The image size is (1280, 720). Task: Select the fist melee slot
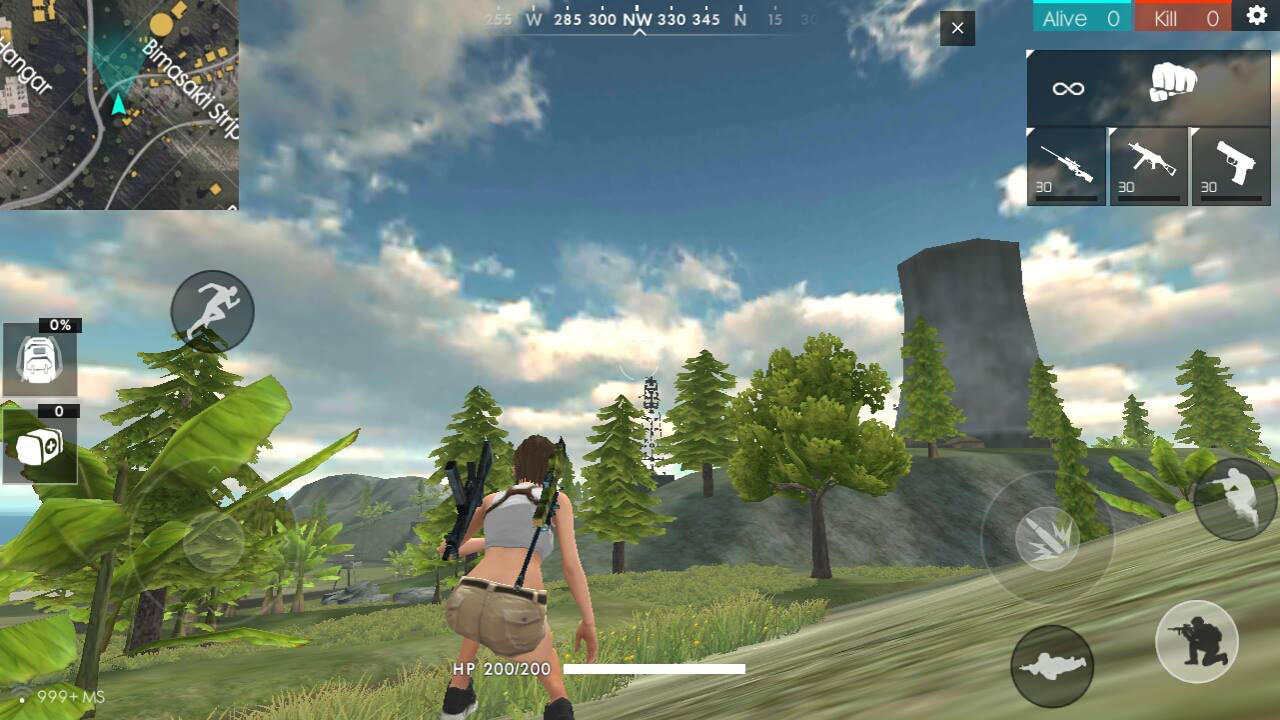(x=1169, y=88)
